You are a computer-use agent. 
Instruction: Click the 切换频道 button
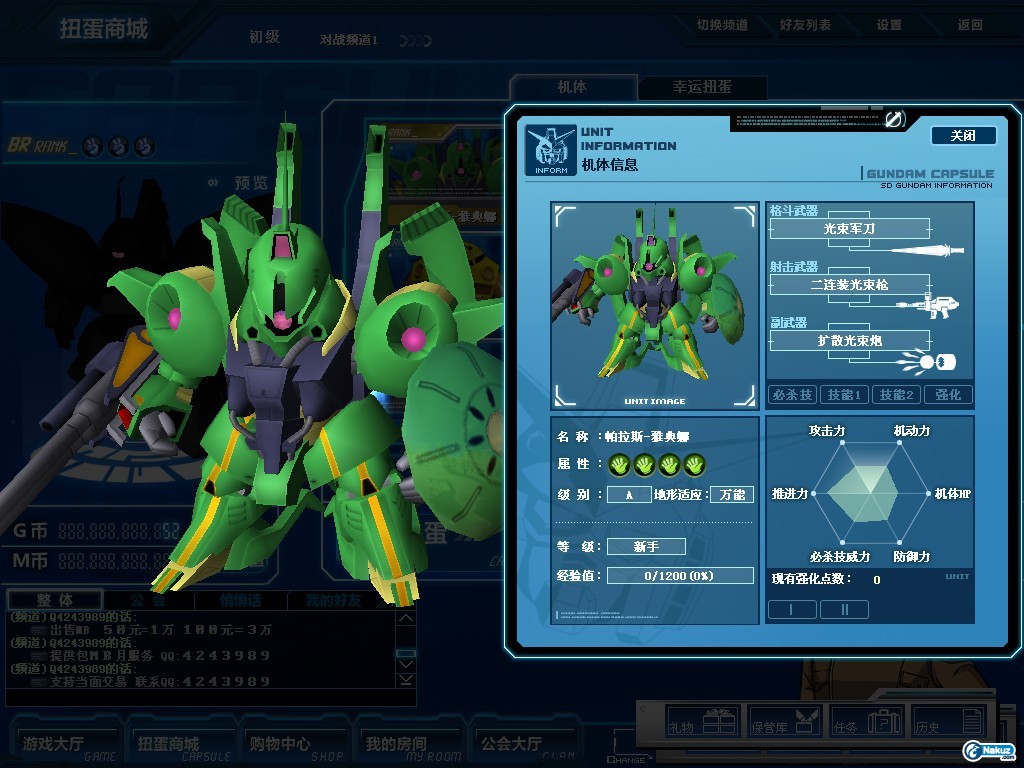(x=722, y=25)
